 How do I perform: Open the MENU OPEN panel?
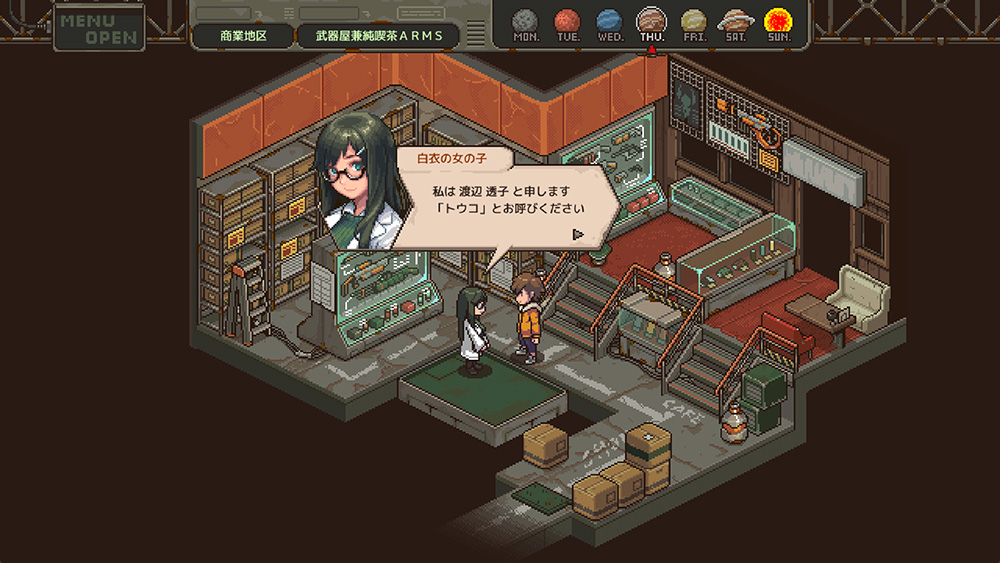coord(99,28)
